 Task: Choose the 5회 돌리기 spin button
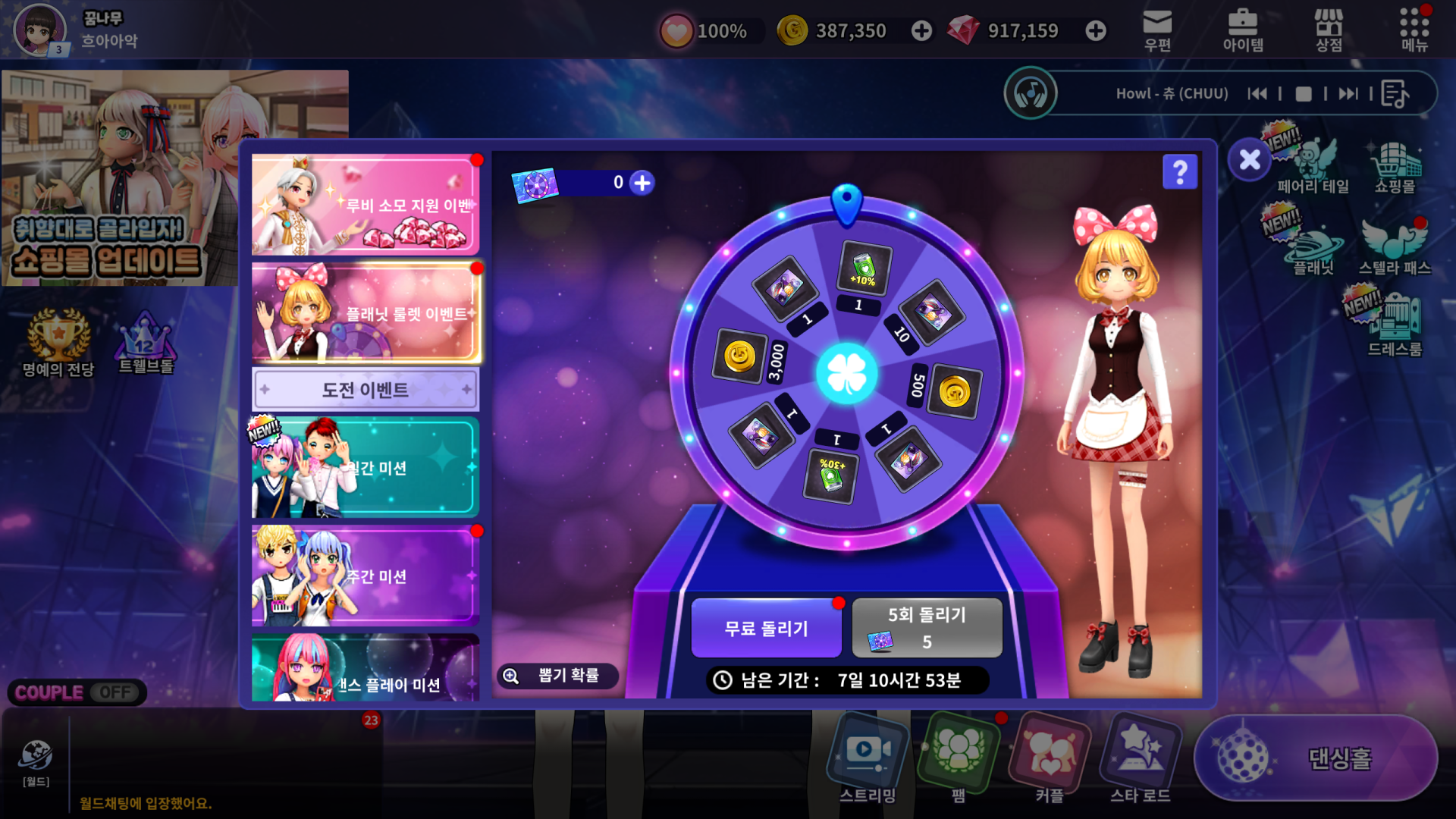click(x=927, y=628)
